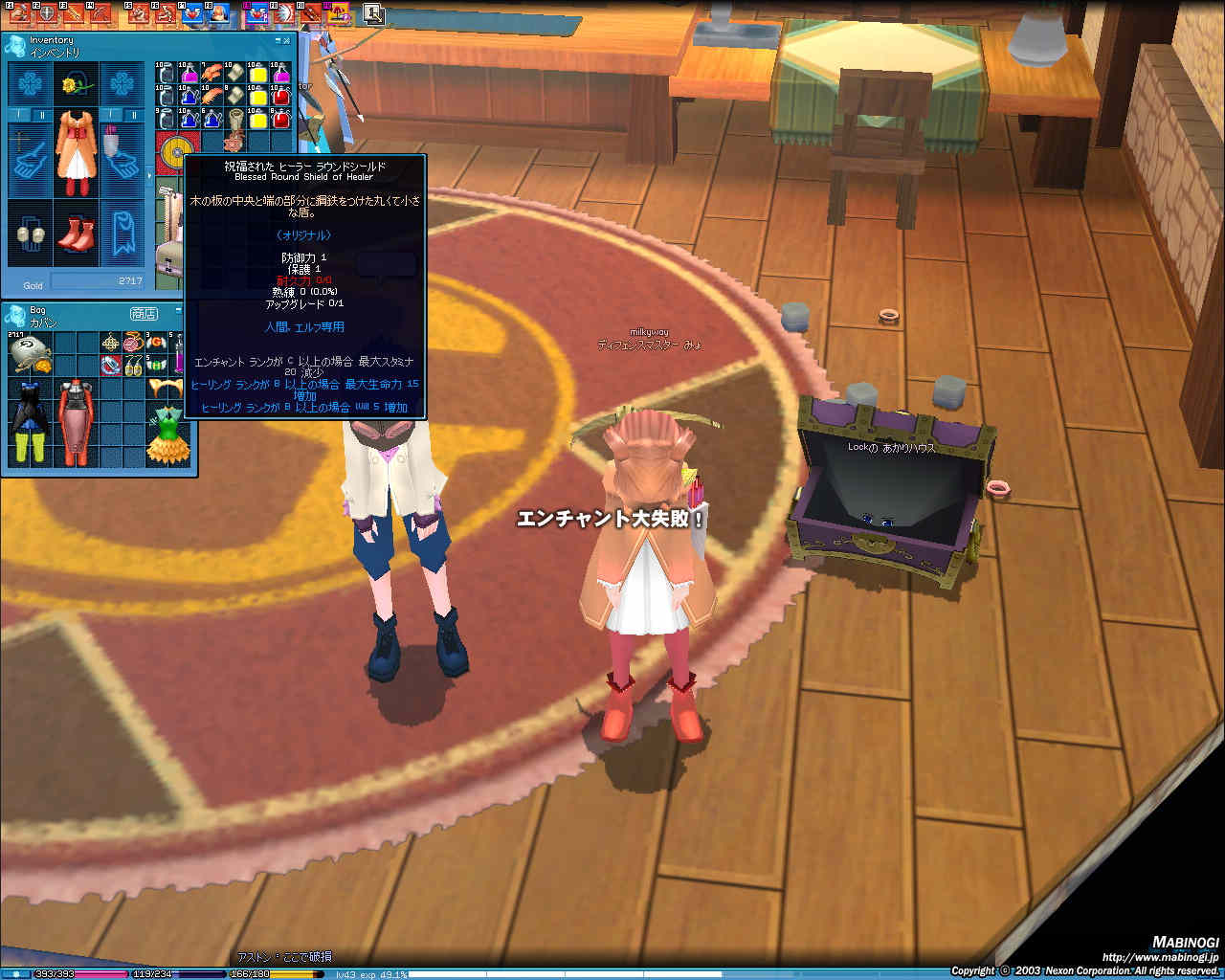The width and height of the screenshot is (1225, 980).
Task: Activate the F8 character face hotkey
Action: tap(219, 13)
